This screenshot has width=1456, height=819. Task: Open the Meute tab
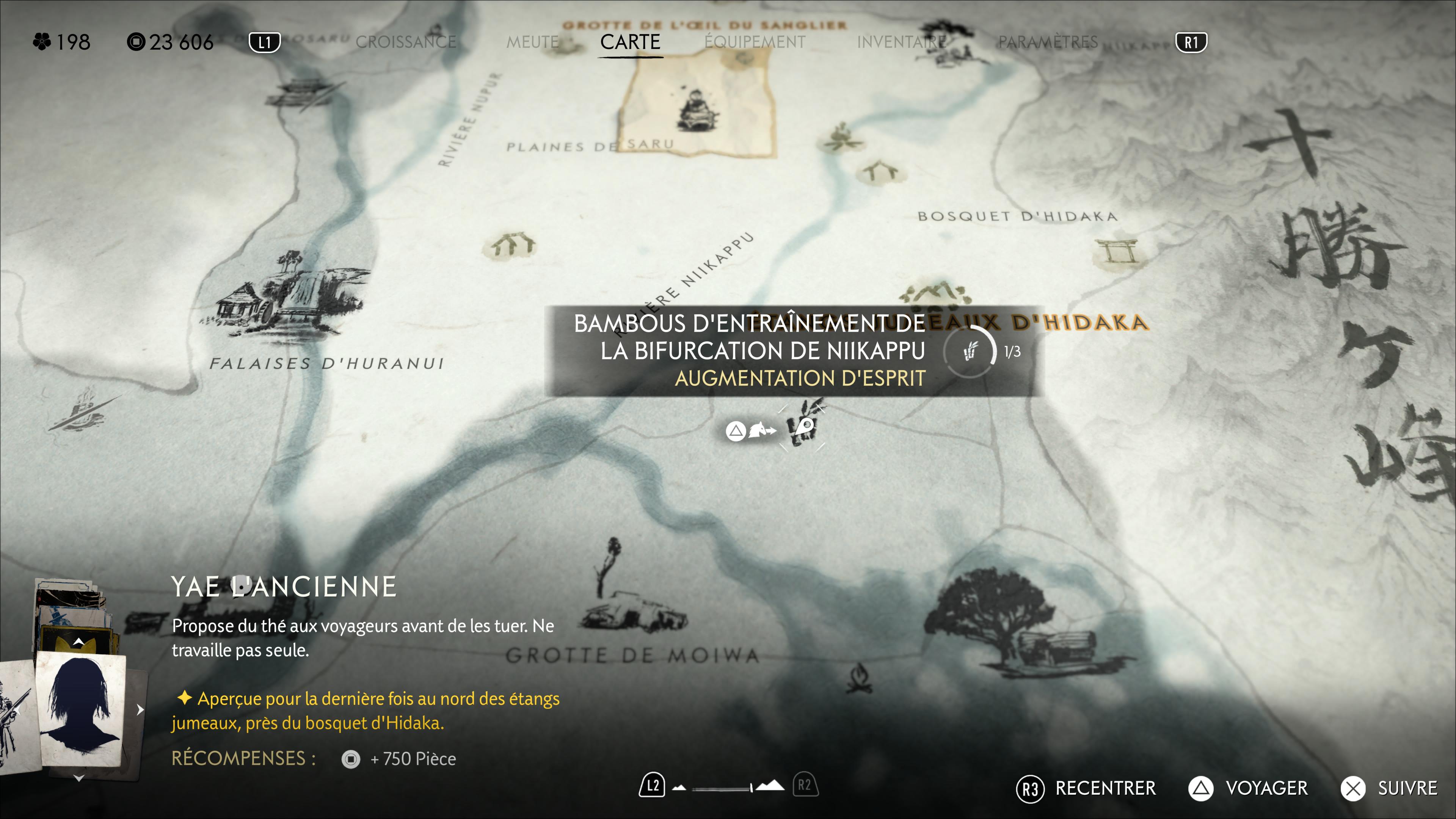(532, 42)
